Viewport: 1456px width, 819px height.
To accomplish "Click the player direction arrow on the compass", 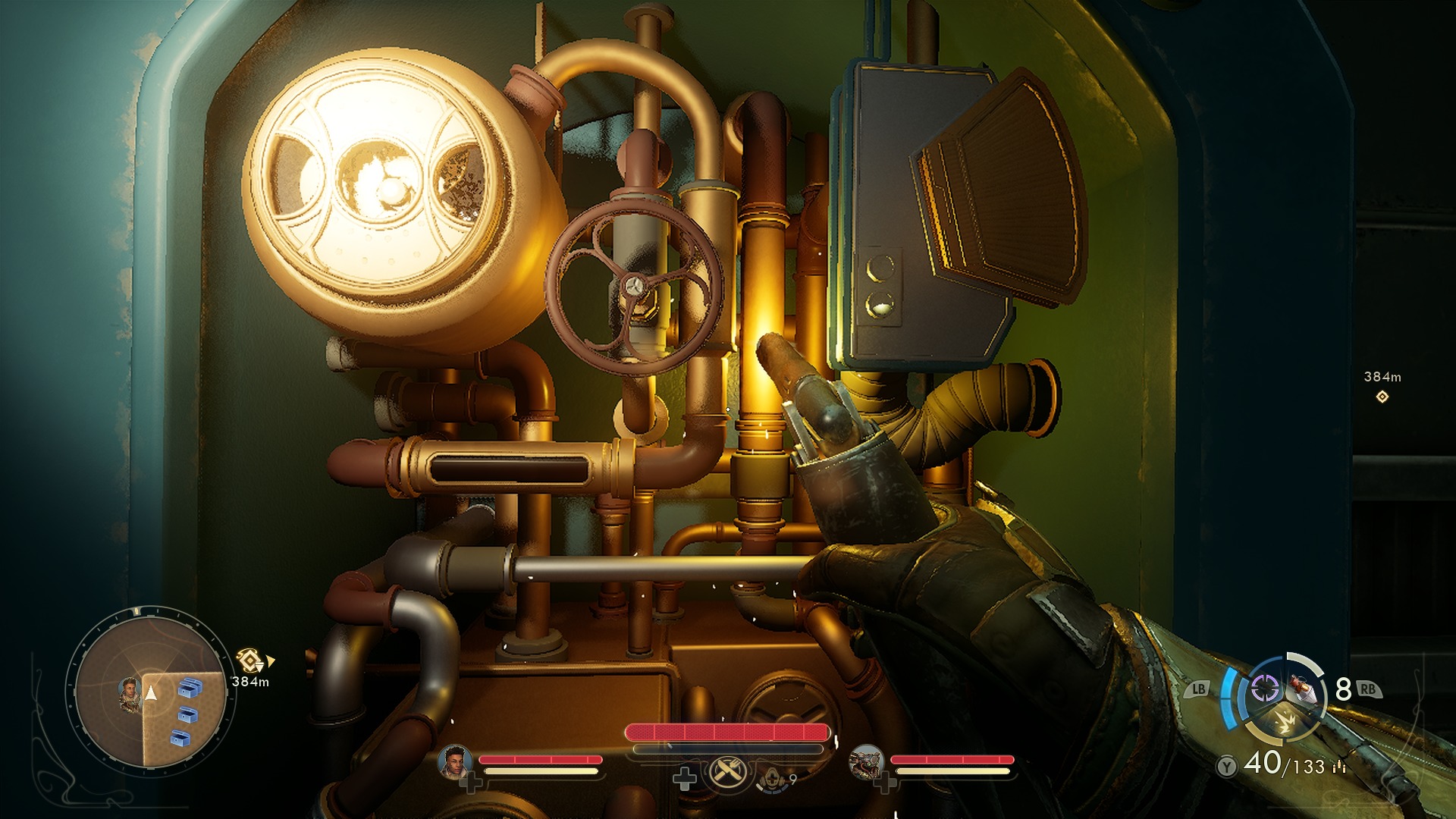I will (x=151, y=693).
